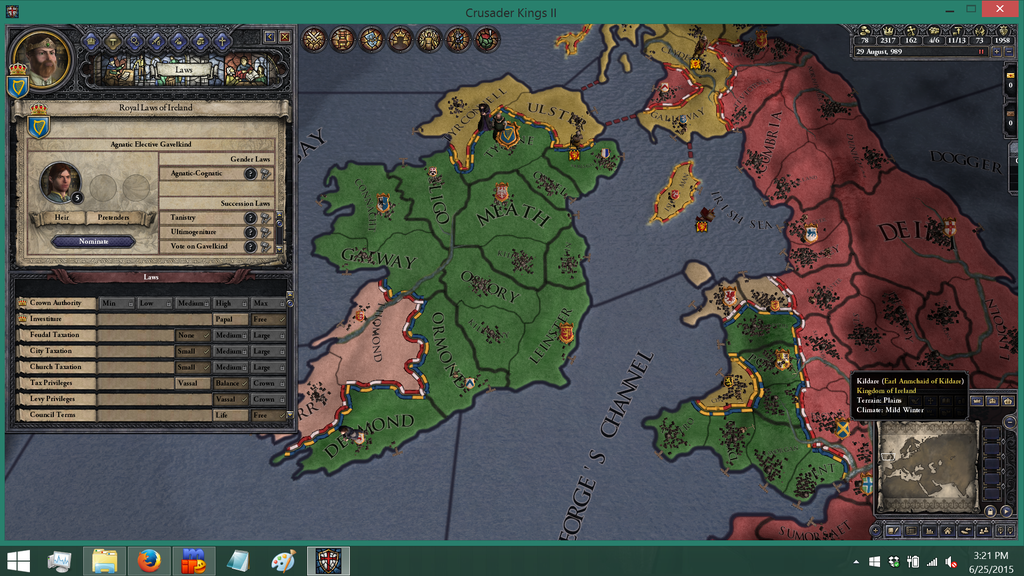Choose the Ultimogeniture succession law
The height and width of the screenshot is (576, 1024).
coord(200,232)
